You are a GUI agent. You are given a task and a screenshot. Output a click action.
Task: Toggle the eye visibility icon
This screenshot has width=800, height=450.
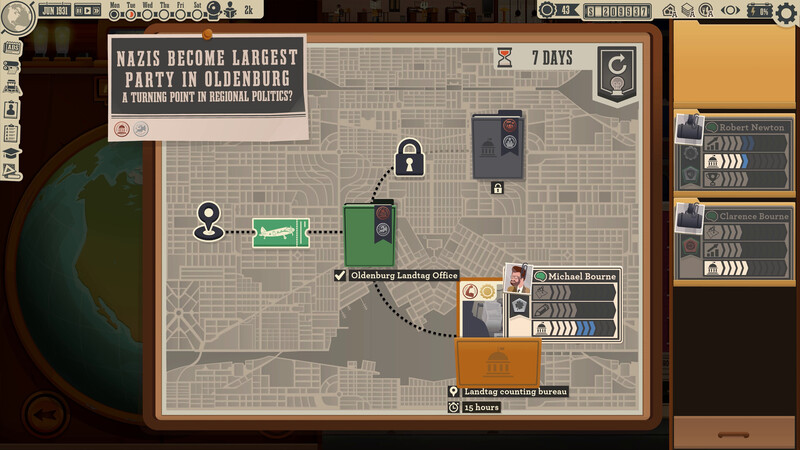[731, 11]
